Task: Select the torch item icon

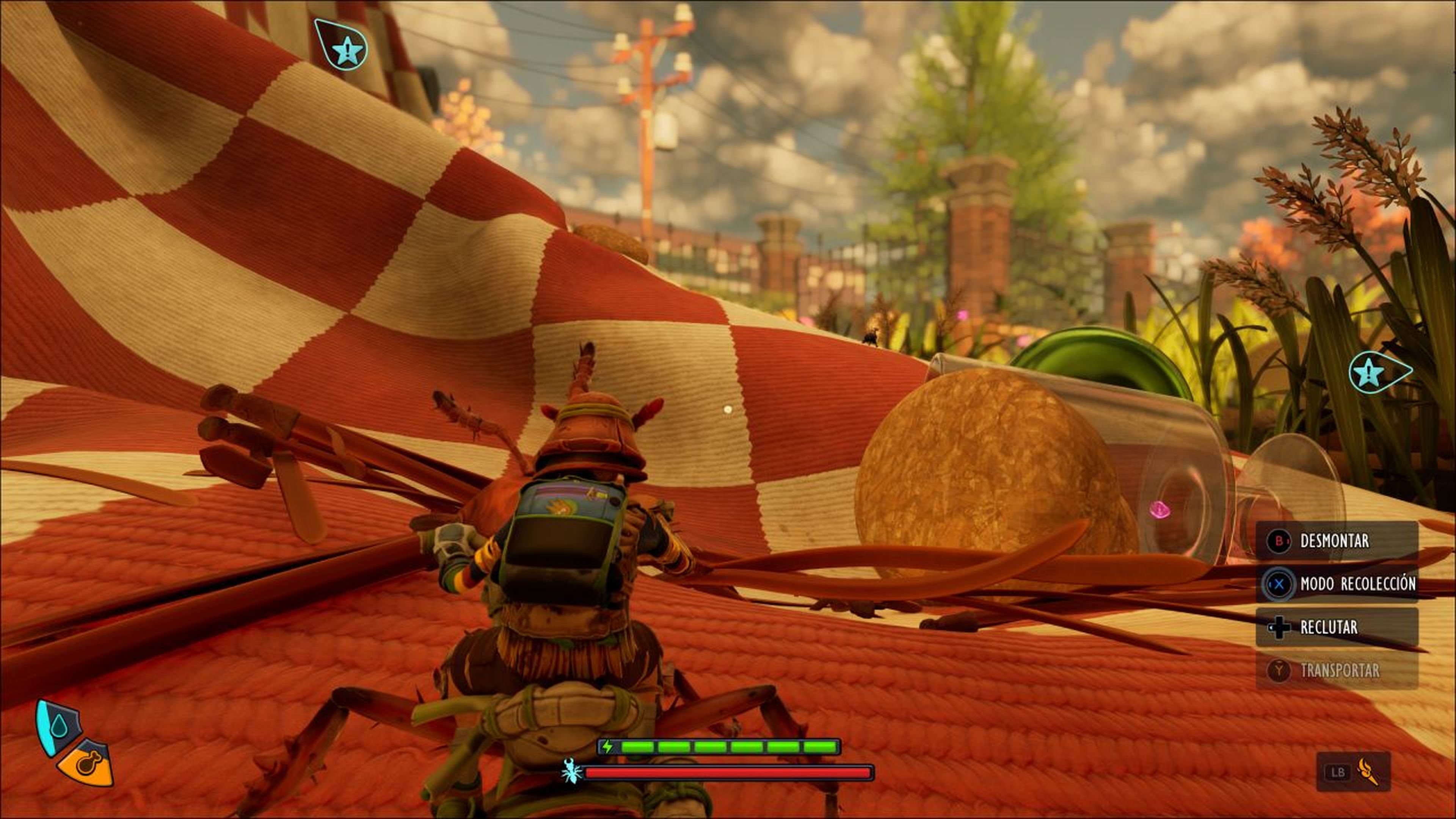Action: tap(1367, 772)
